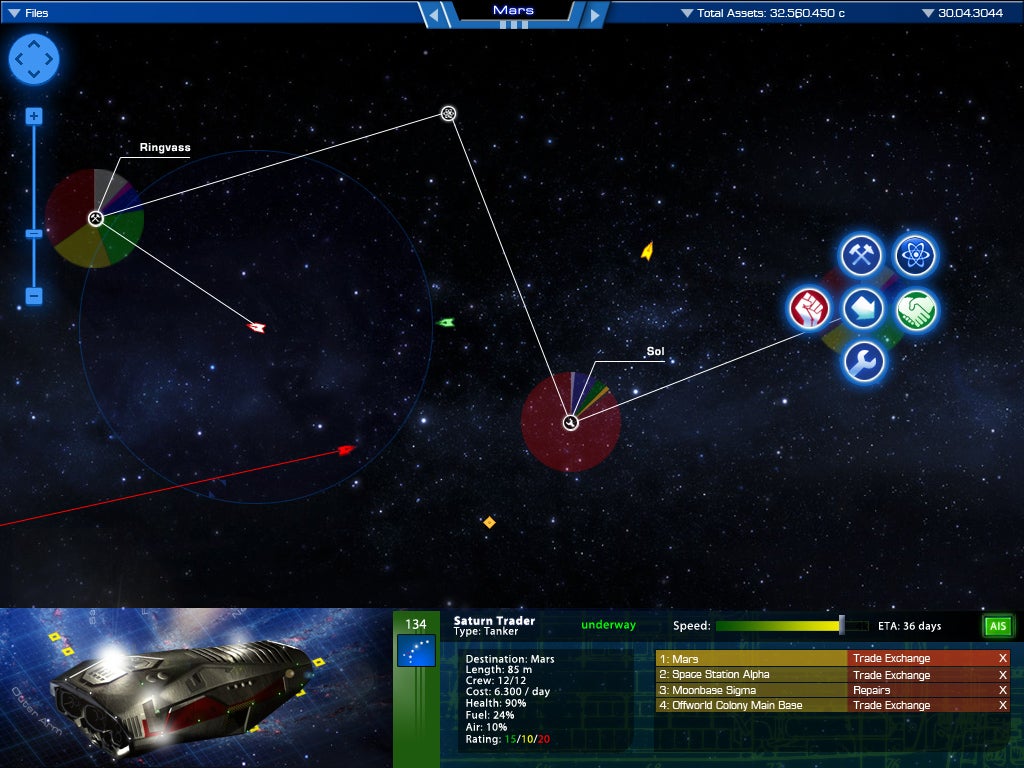Toggle the AIS button

click(x=997, y=627)
